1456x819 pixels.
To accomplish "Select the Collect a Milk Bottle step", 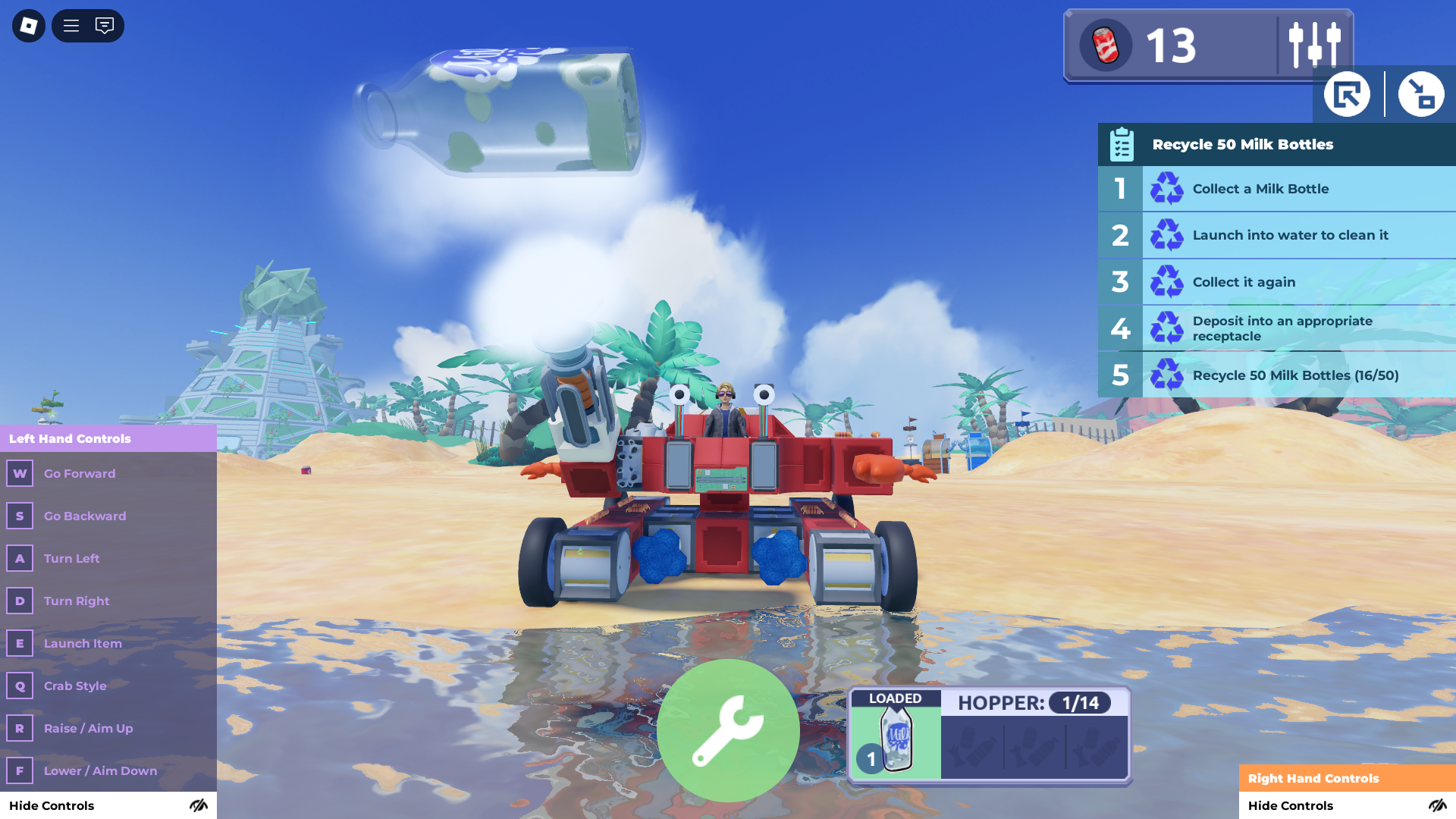I will [x=1276, y=189].
